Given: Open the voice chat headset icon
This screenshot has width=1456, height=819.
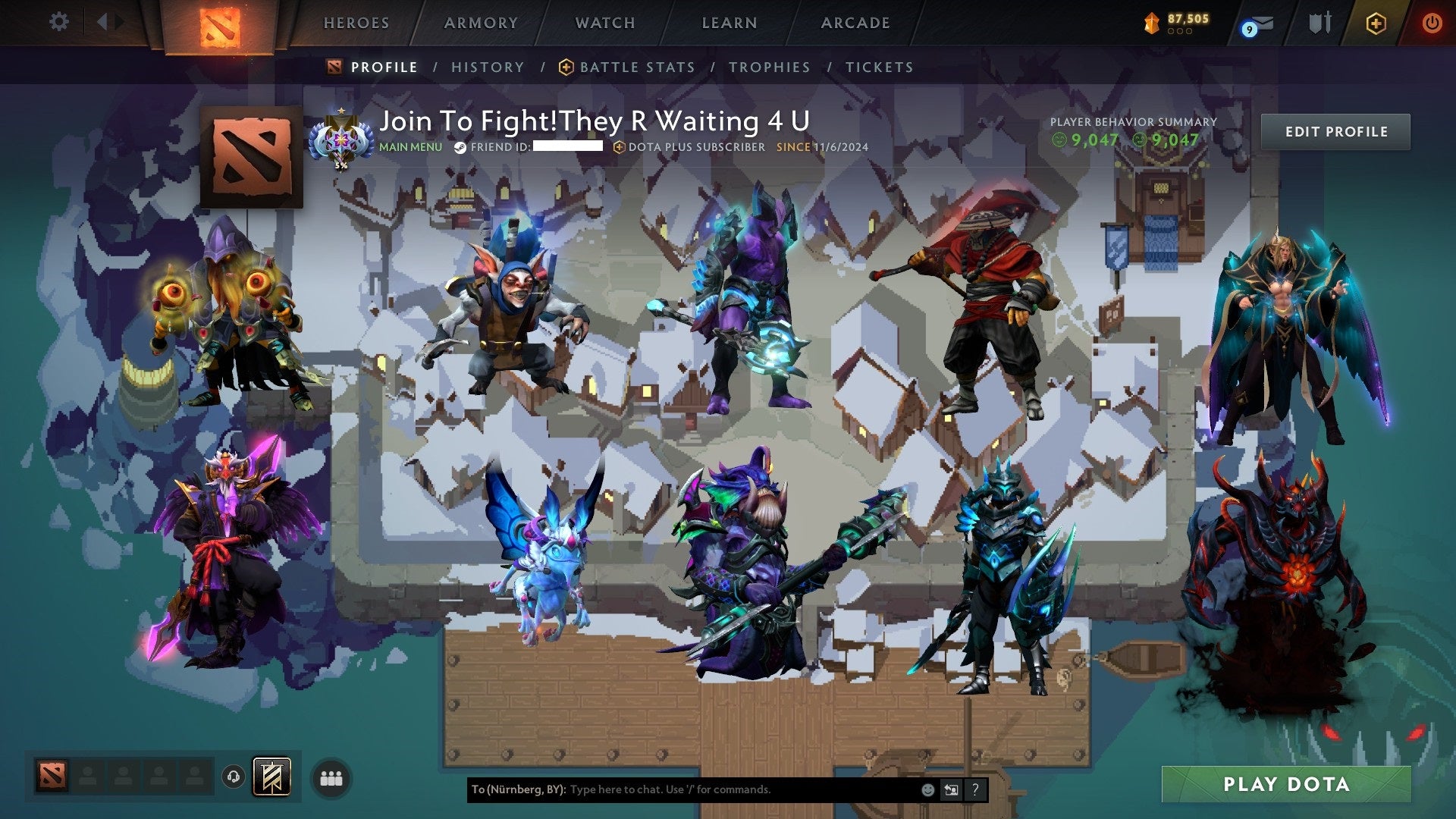Looking at the screenshot, I should click(x=233, y=777).
